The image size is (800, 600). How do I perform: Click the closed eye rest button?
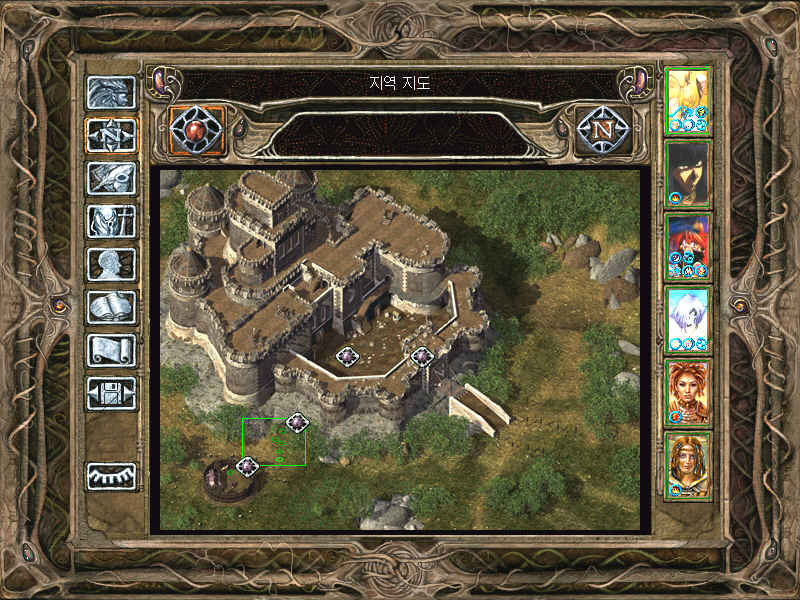click(111, 476)
